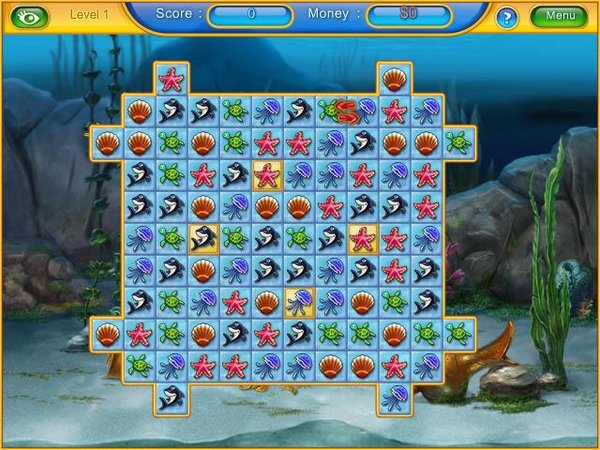Toggle the green eye button

[x=27, y=16]
